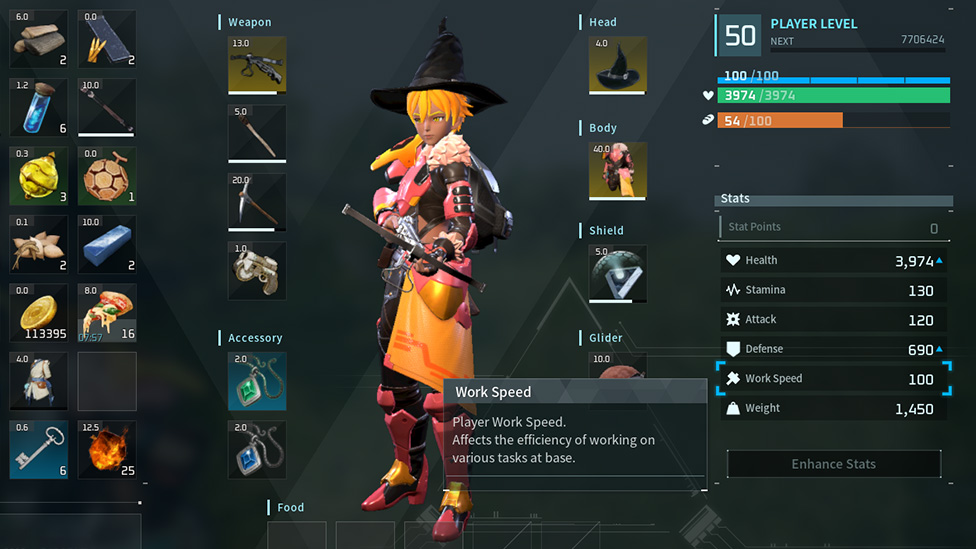Pick the silver key item

tap(39, 449)
